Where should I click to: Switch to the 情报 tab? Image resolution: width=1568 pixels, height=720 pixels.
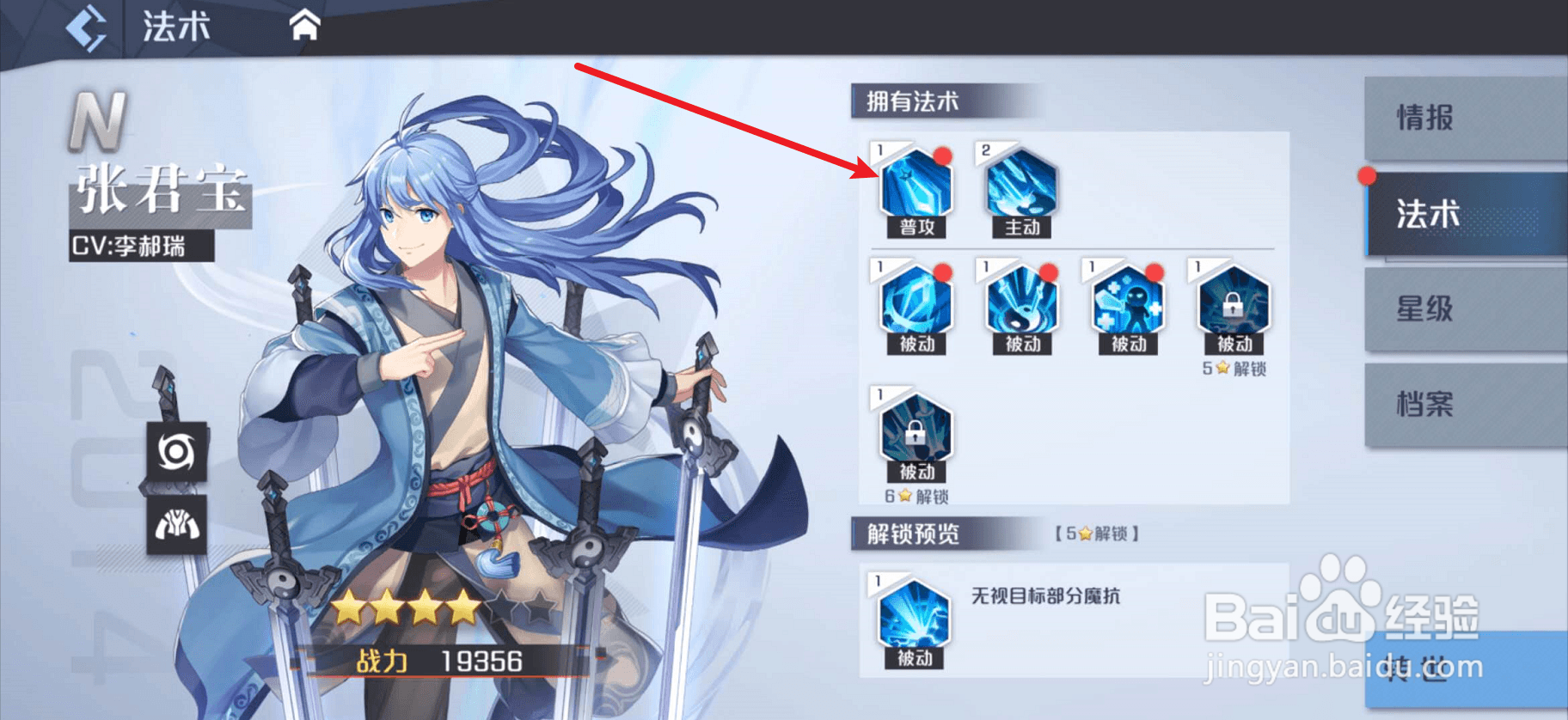coord(1467,120)
